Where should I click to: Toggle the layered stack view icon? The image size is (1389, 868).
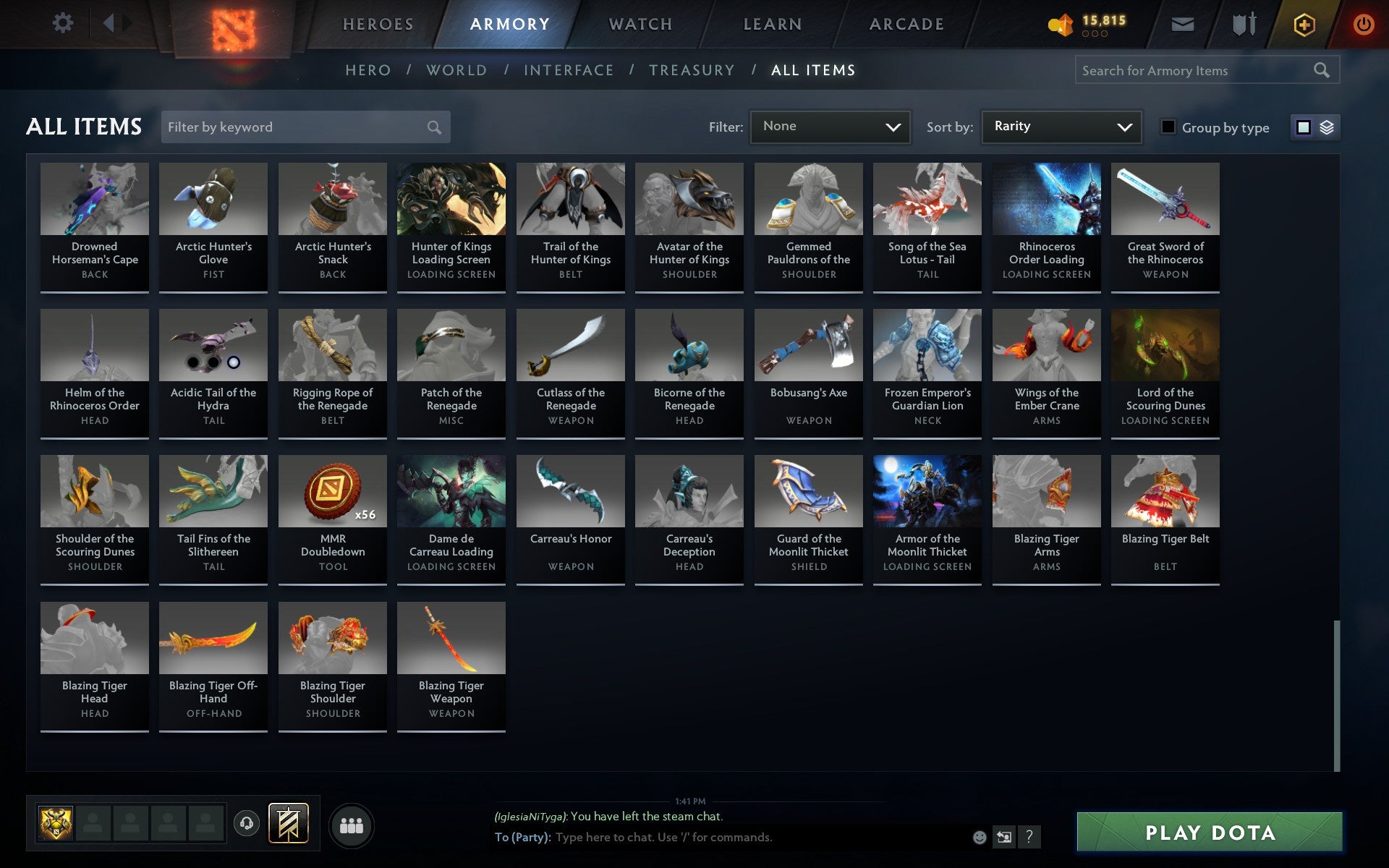pos(1326,127)
